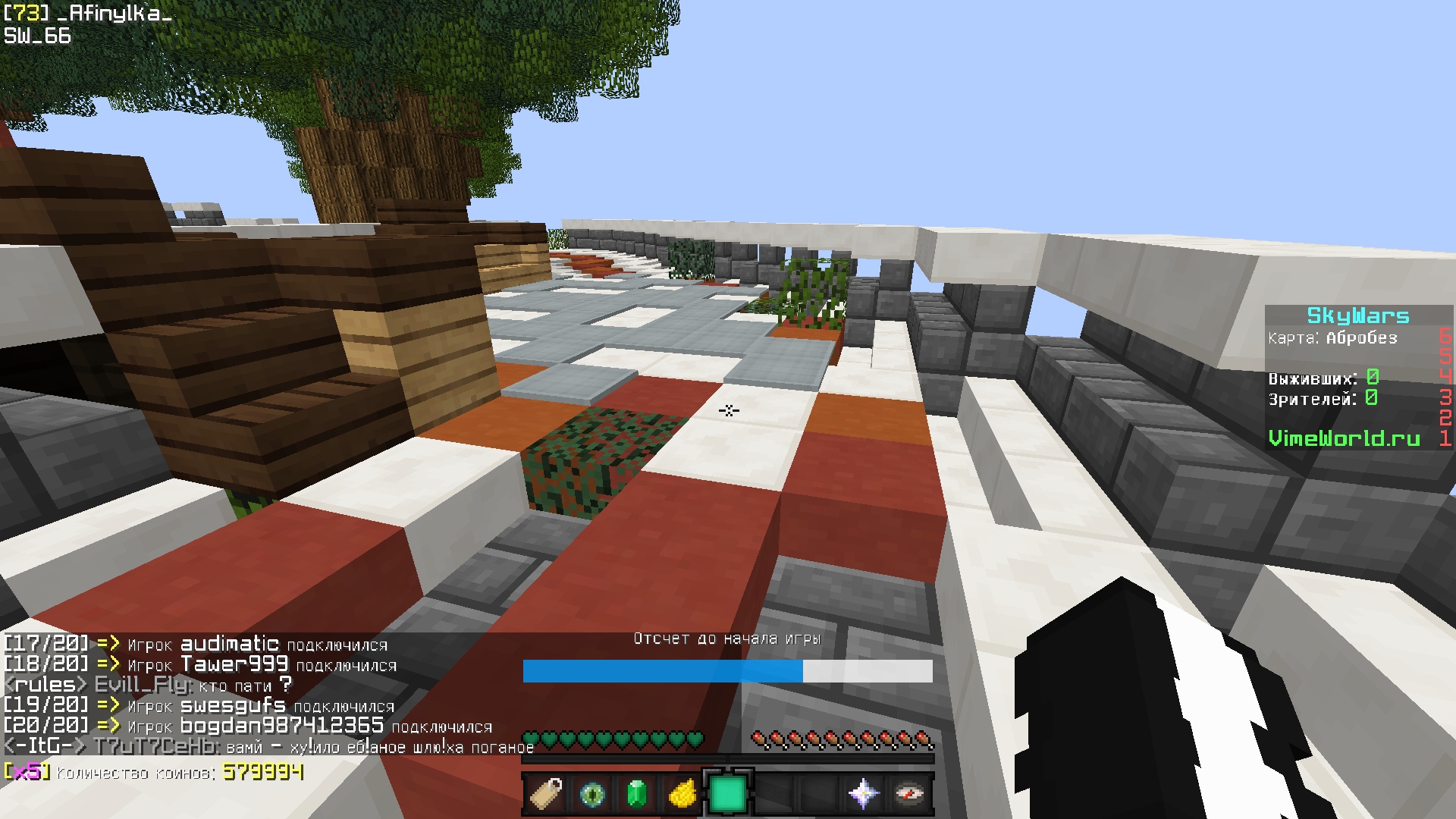Viewport: 1456px width, 819px height.
Task: Click the SkyWars scoreboard title
Action: click(1357, 314)
